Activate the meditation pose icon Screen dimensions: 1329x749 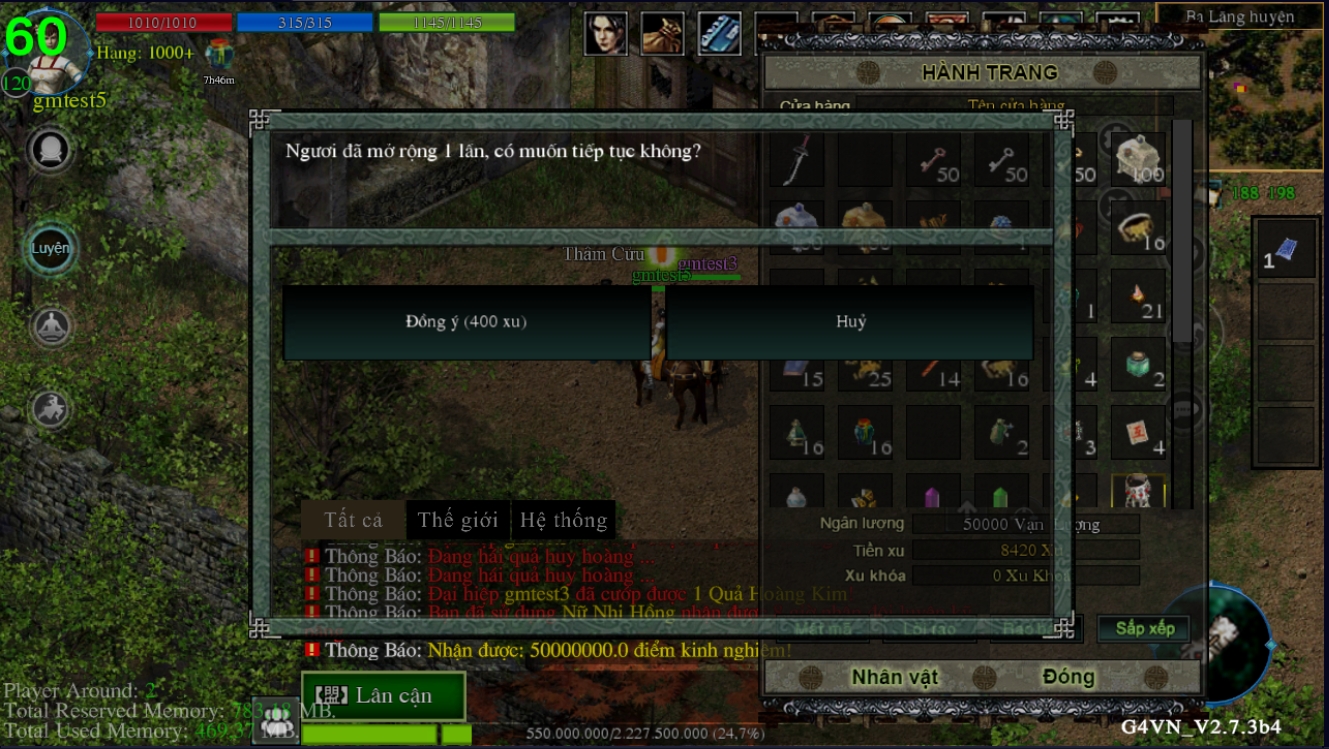[x=50, y=325]
